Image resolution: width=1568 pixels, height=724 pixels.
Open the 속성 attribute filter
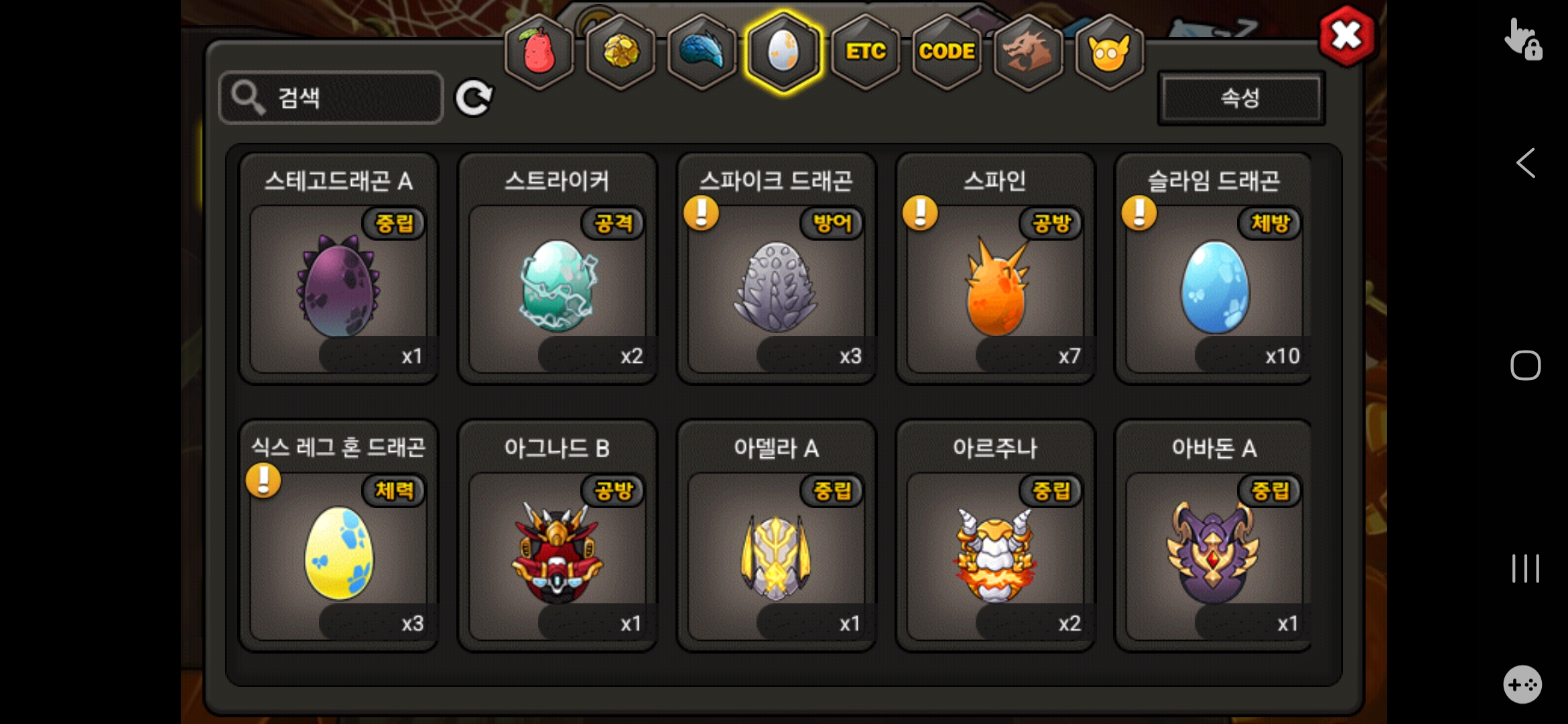point(1240,98)
